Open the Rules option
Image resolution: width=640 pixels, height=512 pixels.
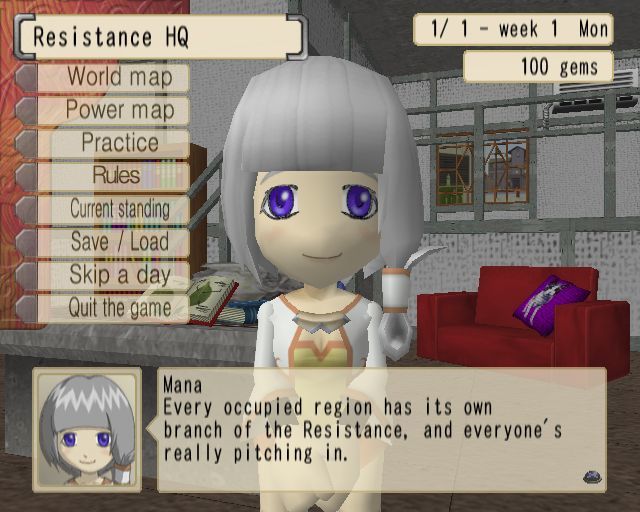coord(117,176)
